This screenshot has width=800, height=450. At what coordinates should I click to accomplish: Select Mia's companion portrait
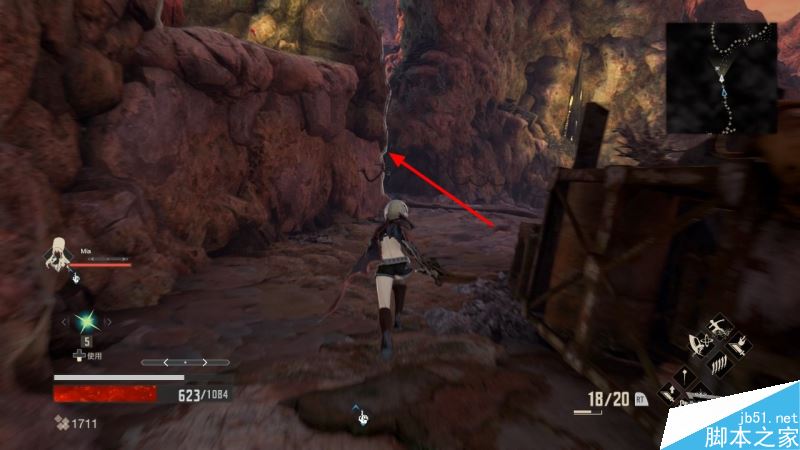59,255
